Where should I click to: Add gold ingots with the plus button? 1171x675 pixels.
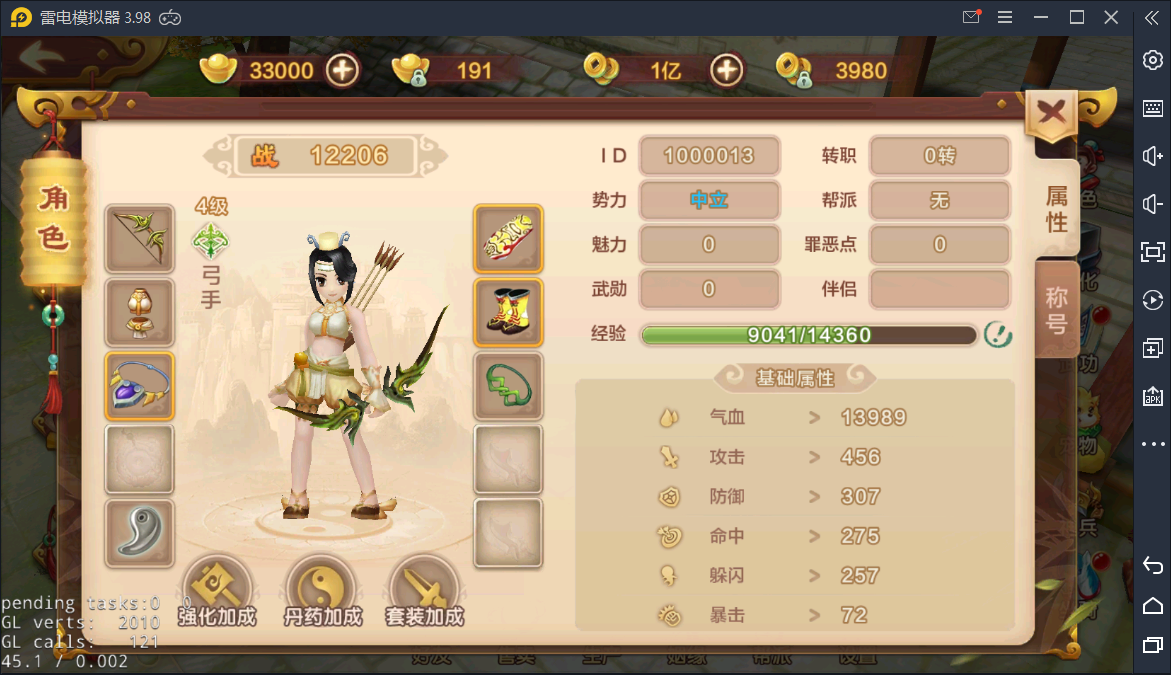point(343,70)
